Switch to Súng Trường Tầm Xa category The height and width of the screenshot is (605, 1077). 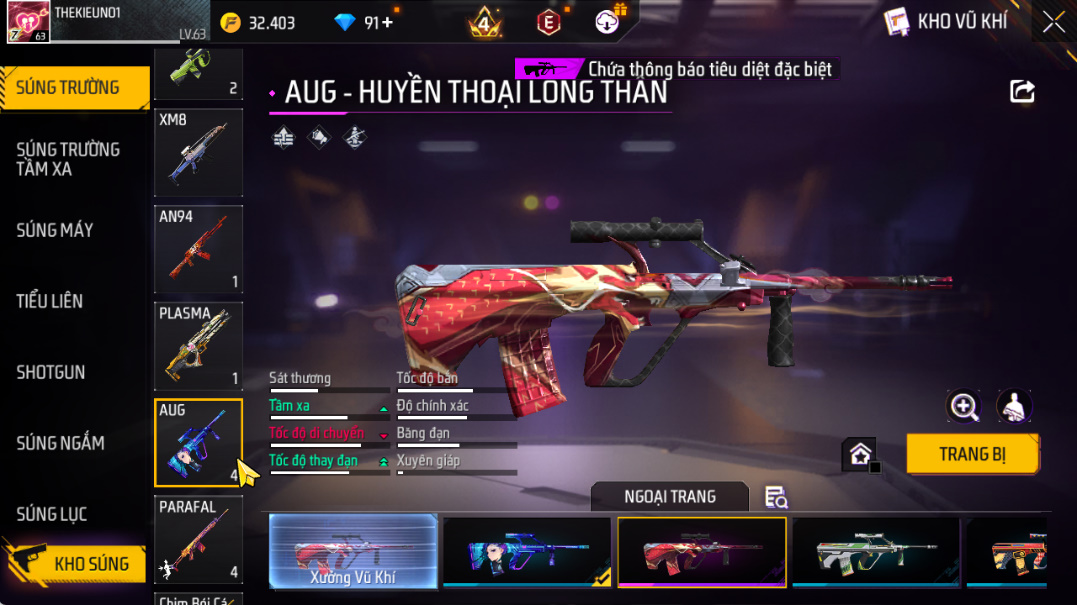coord(68,159)
